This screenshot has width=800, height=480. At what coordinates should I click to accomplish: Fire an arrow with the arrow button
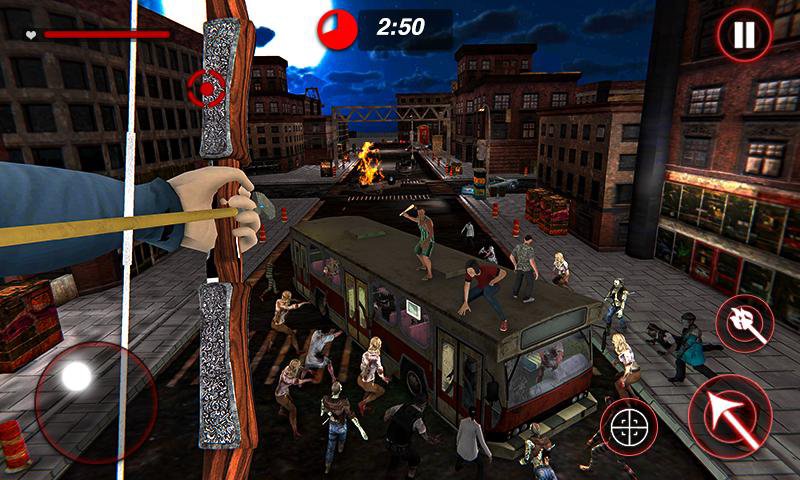pos(729,416)
